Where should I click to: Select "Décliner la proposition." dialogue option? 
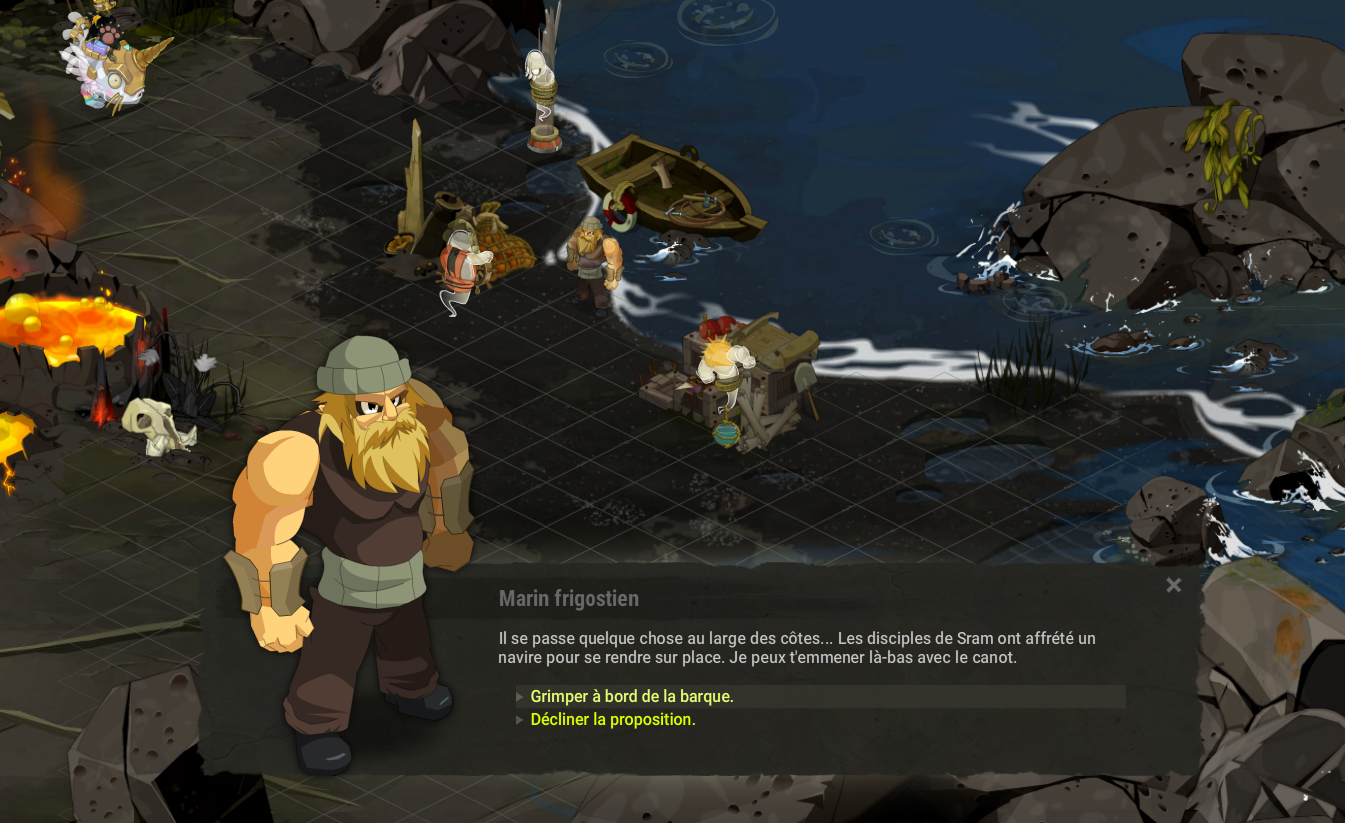(613, 720)
